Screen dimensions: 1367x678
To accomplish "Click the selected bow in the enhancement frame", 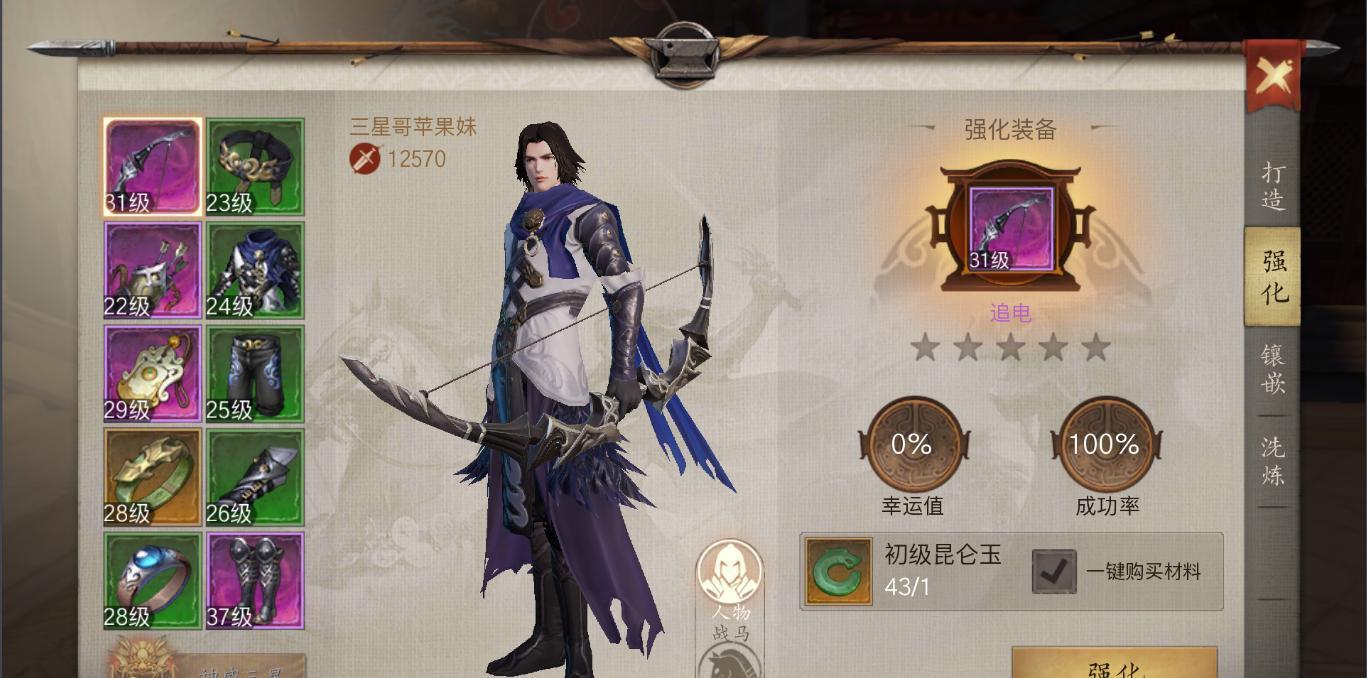I will (x=1010, y=229).
